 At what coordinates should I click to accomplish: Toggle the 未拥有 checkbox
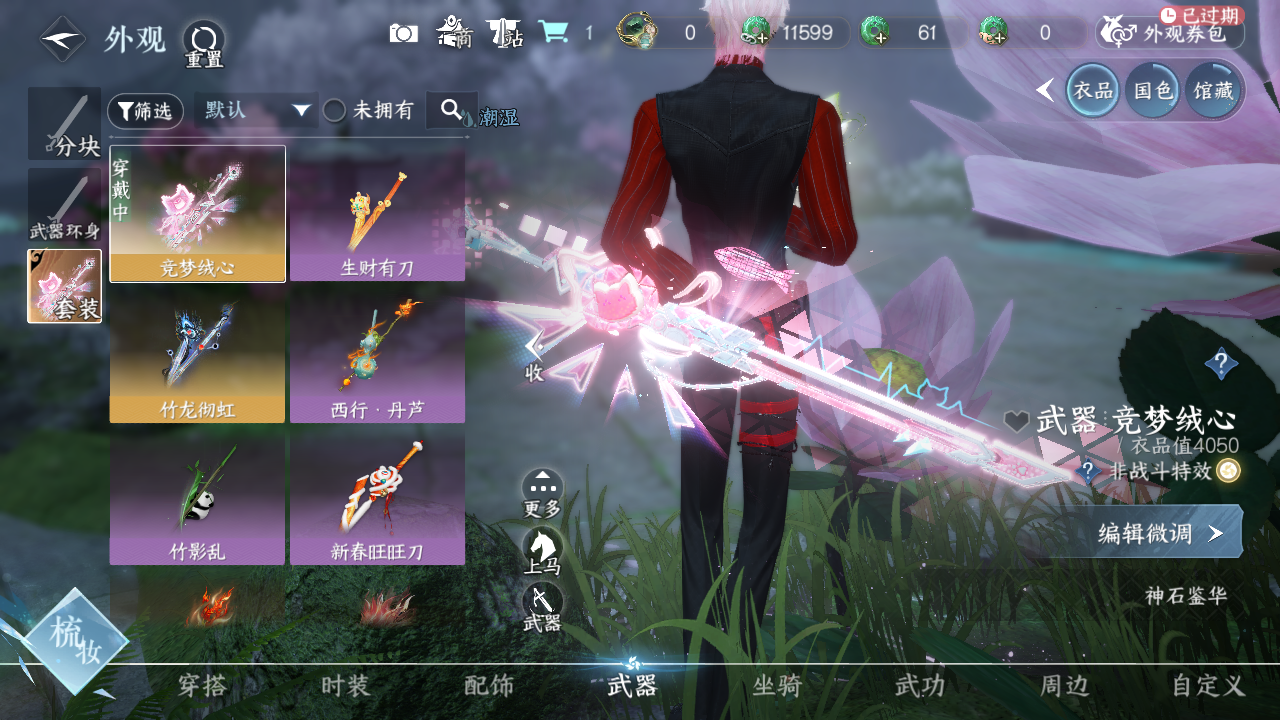pyautogui.click(x=334, y=111)
